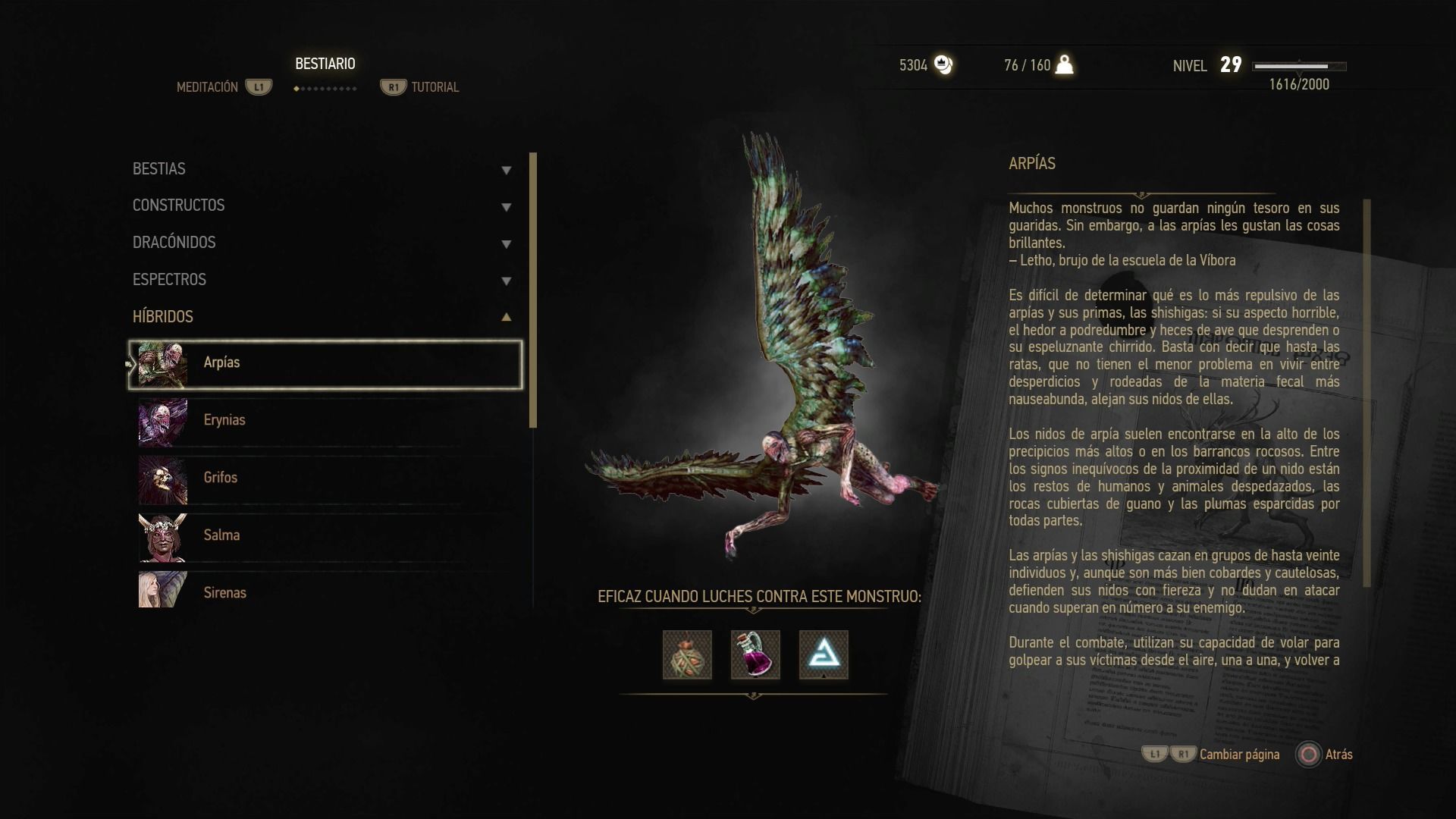
Task: Click the Bestiario tab title
Action: coord(325,64)
